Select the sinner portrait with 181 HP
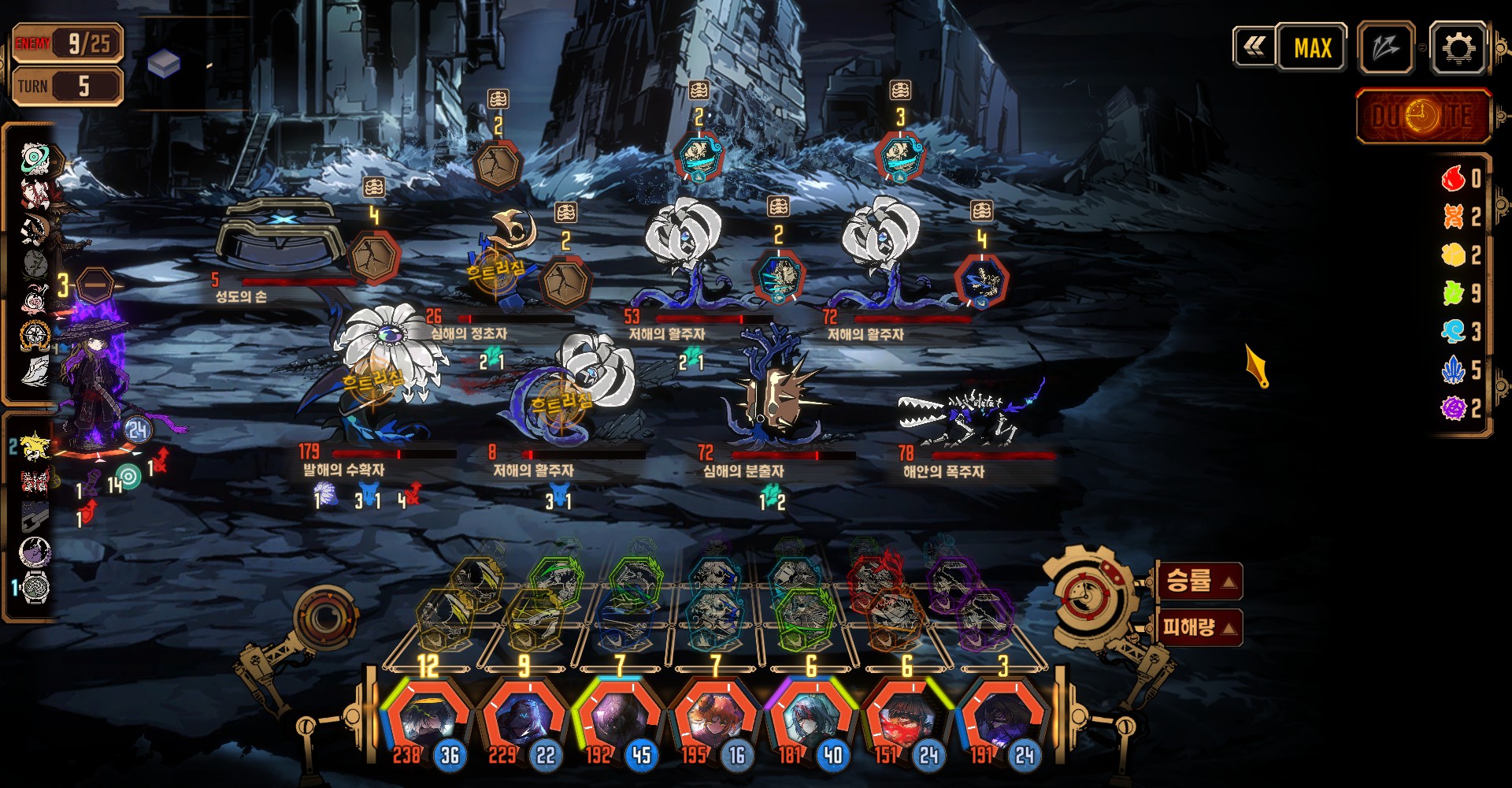 click(810, 719)
